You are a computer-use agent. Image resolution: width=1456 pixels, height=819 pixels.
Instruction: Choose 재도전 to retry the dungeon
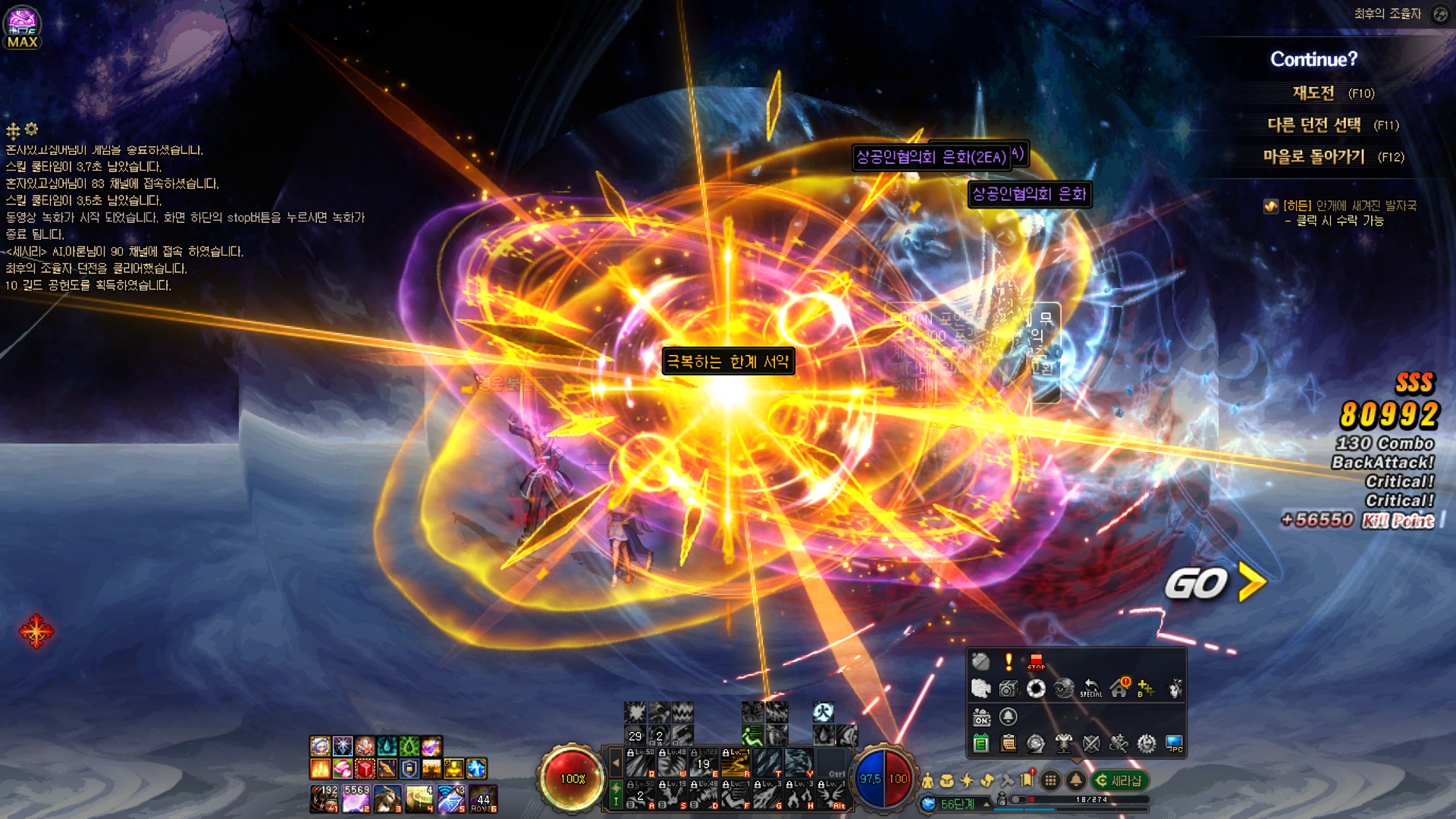1313,93
